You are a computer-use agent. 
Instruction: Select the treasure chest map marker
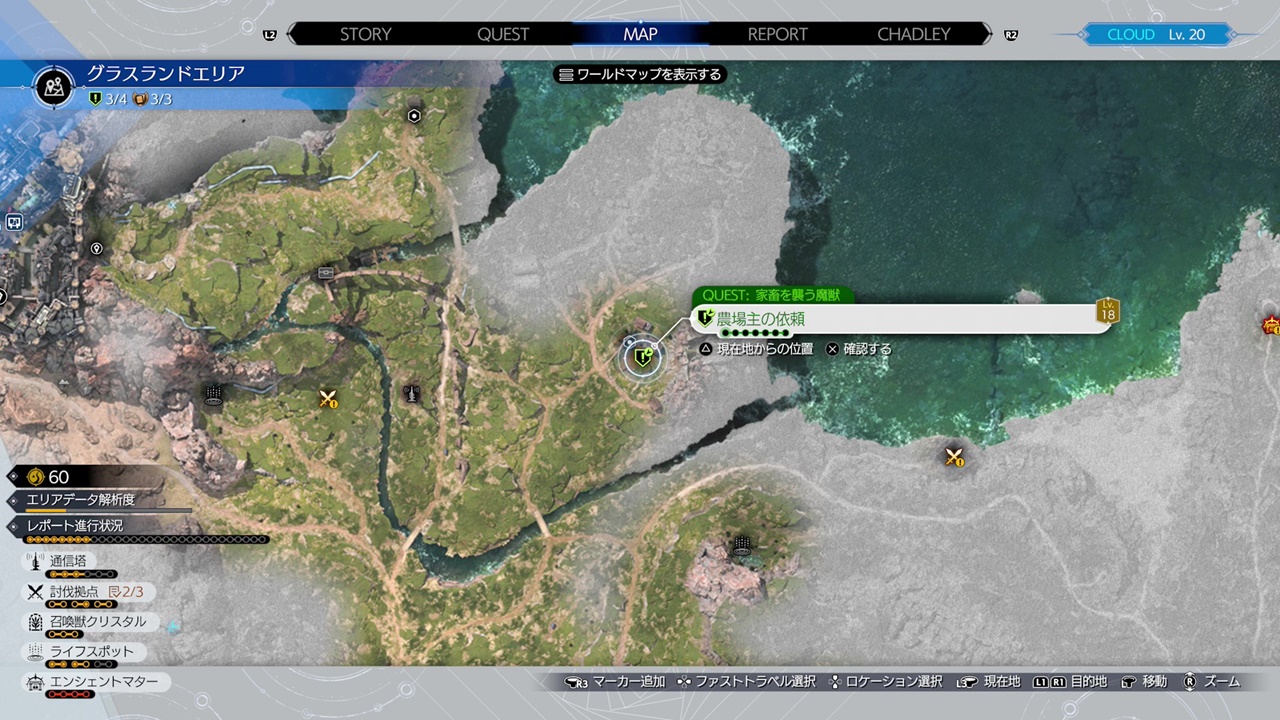(x=326, y=272)
